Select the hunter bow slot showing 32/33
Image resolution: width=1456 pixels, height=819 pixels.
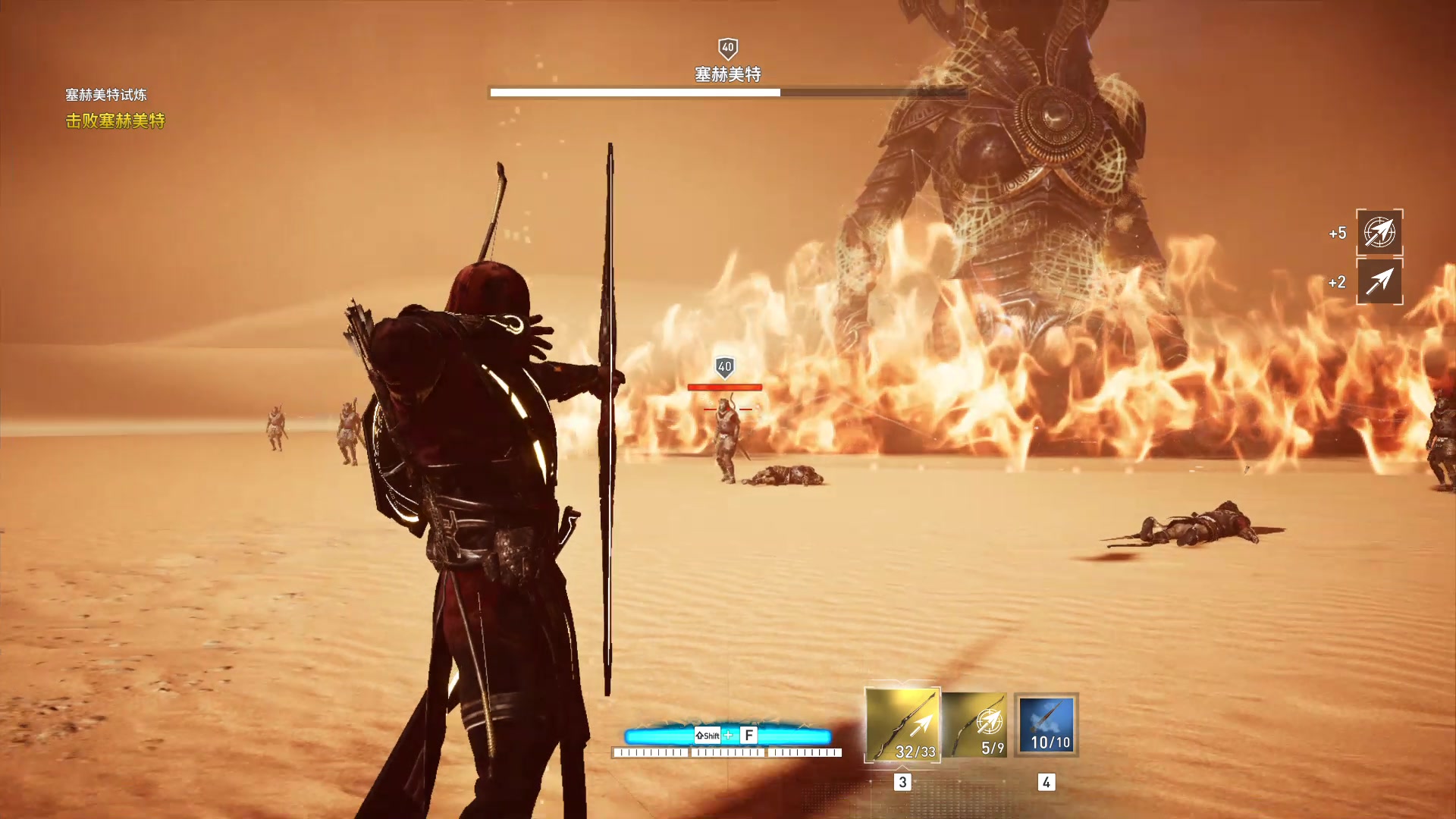pyautogui.click(x=902, y=724)
